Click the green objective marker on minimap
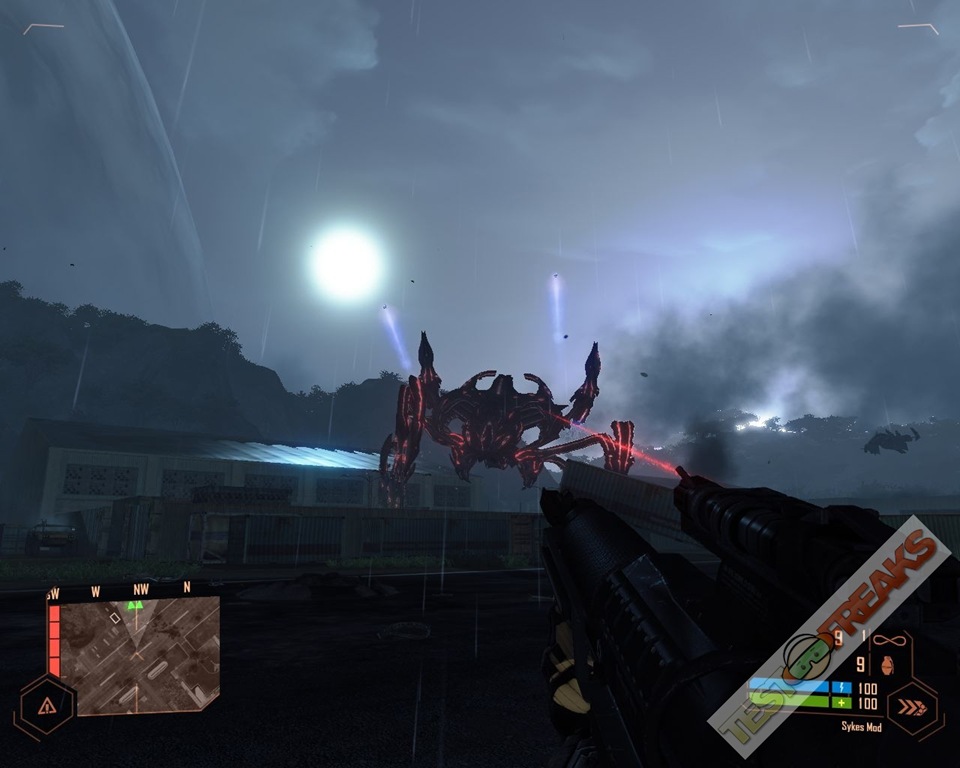Viewport: 960px width, 768px height. click(x=134, y=605)
